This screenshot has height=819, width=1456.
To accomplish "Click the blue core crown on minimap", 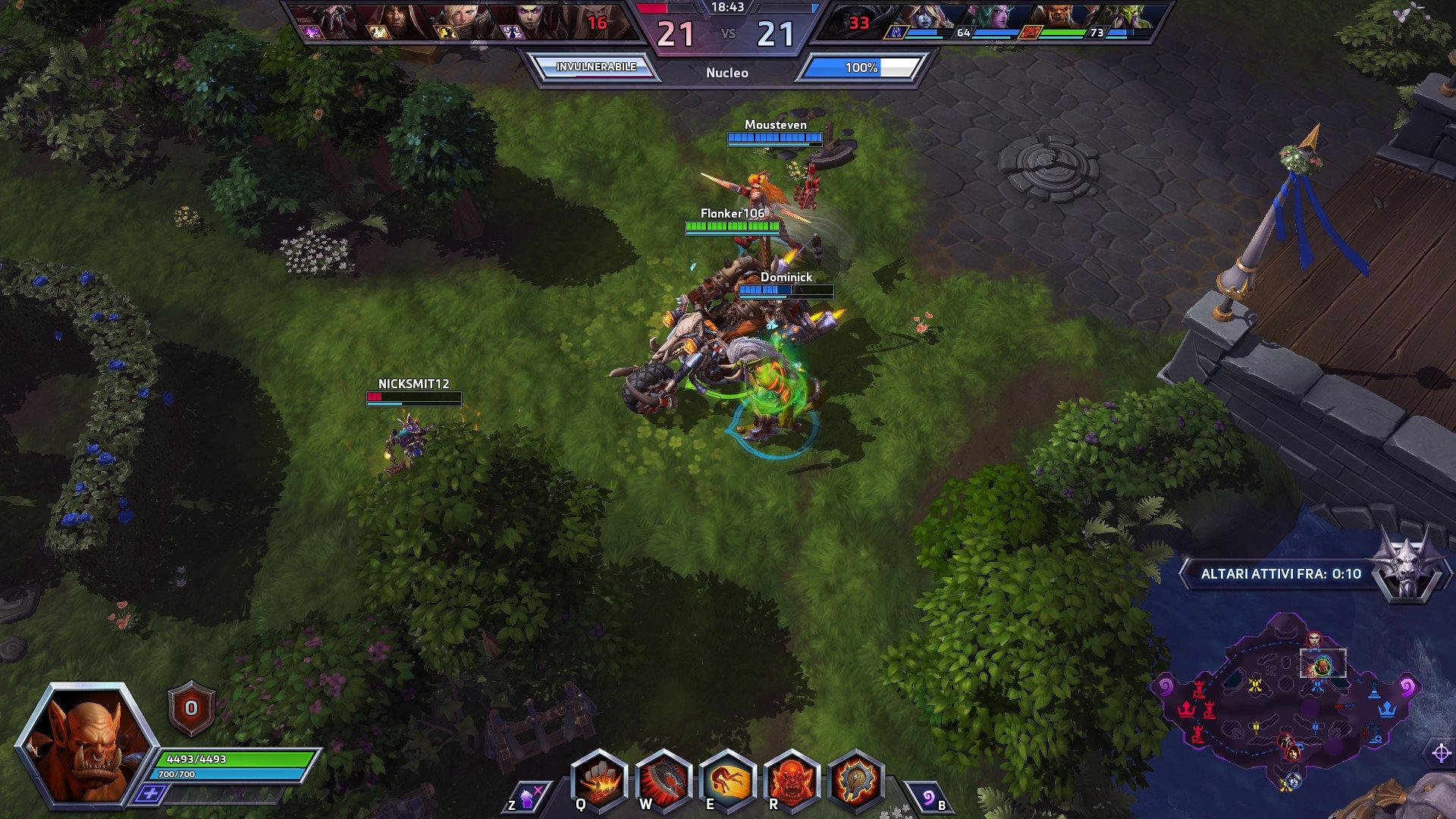I will click(x=1387, y=709).
